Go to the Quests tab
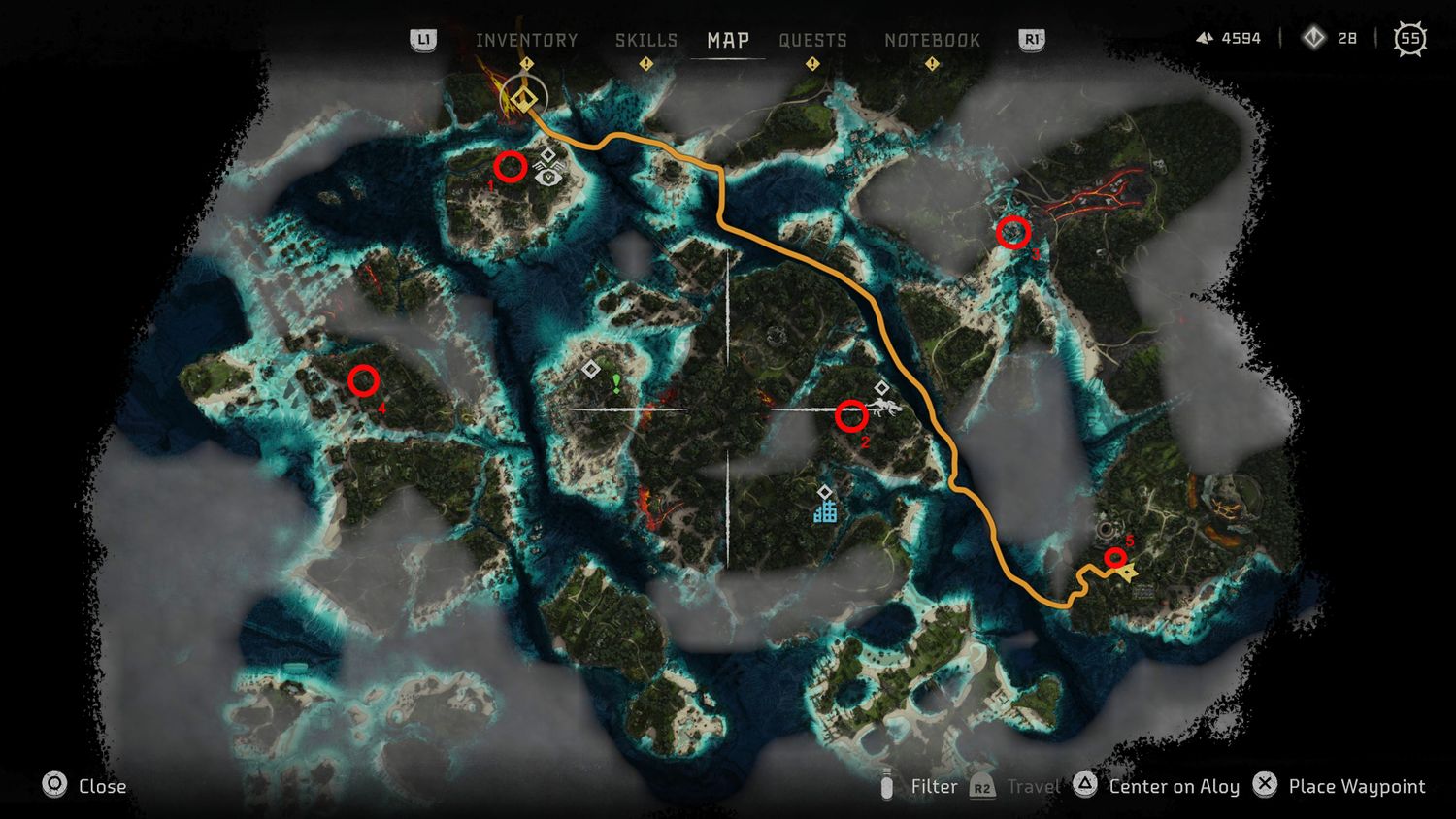1456x819 pixels. point(812,40)
